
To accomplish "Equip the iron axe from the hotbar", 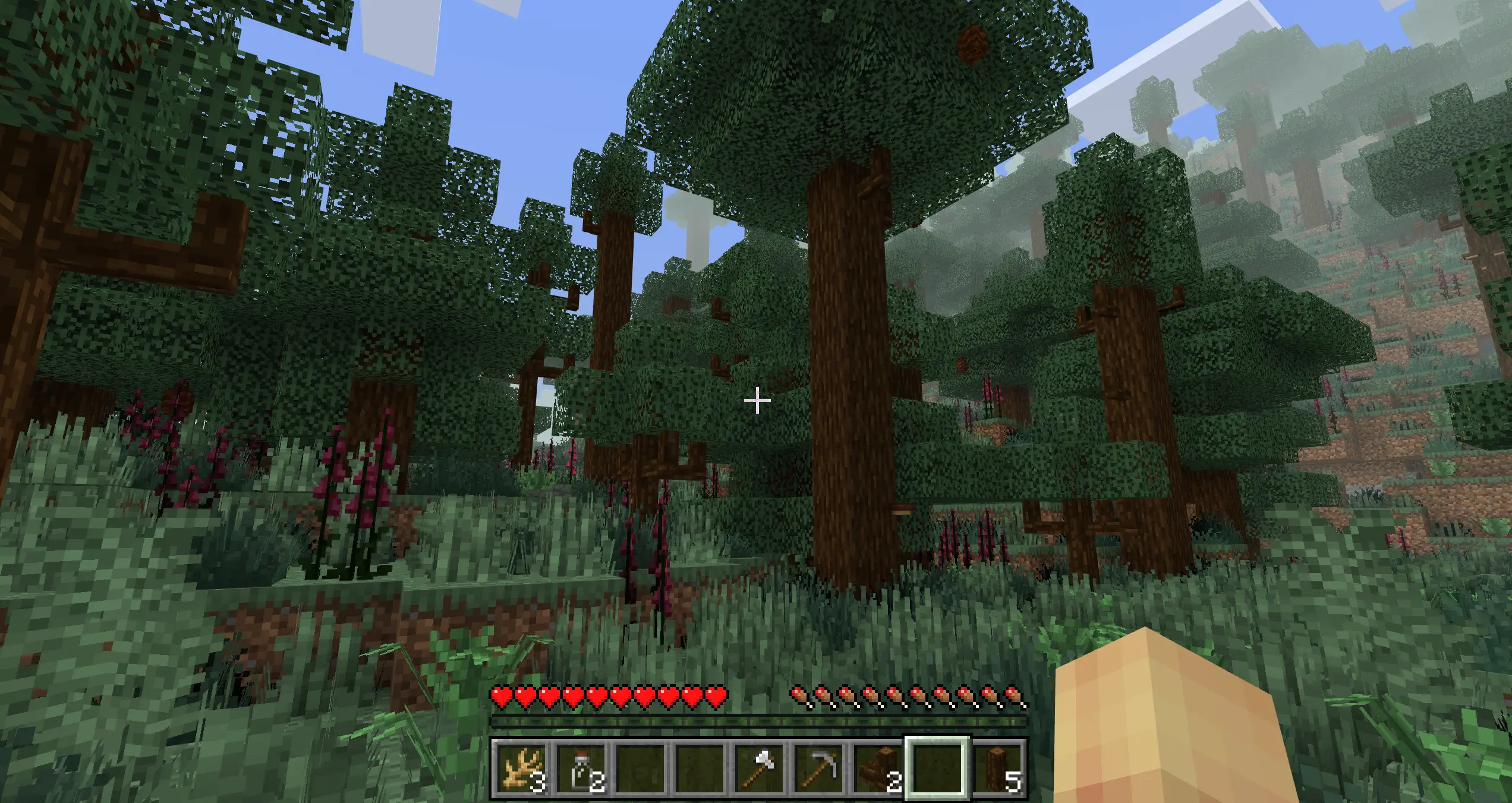I will pos(759,768).
